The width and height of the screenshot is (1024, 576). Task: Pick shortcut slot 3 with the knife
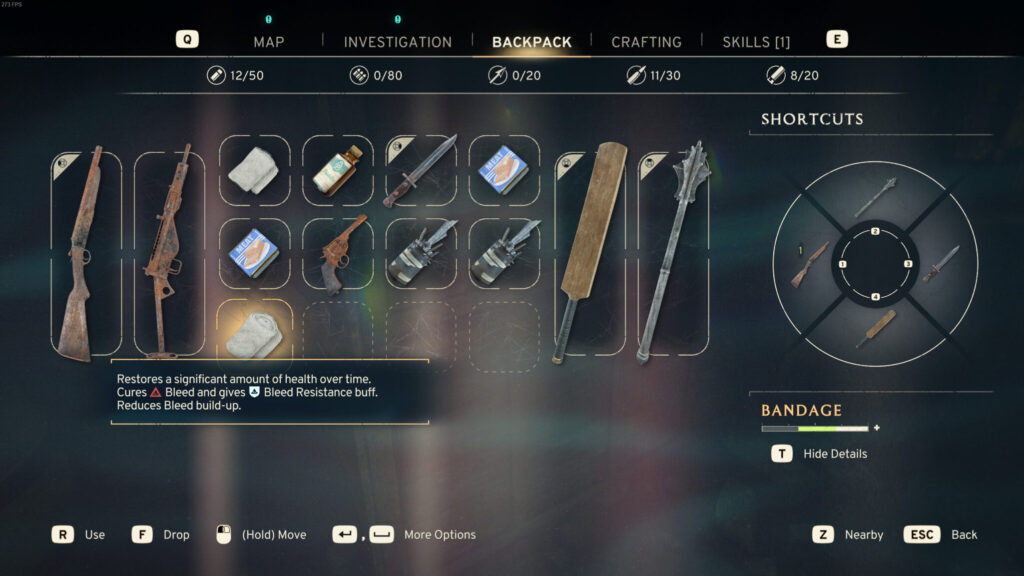pyautogui.click(x=940, y=264)
